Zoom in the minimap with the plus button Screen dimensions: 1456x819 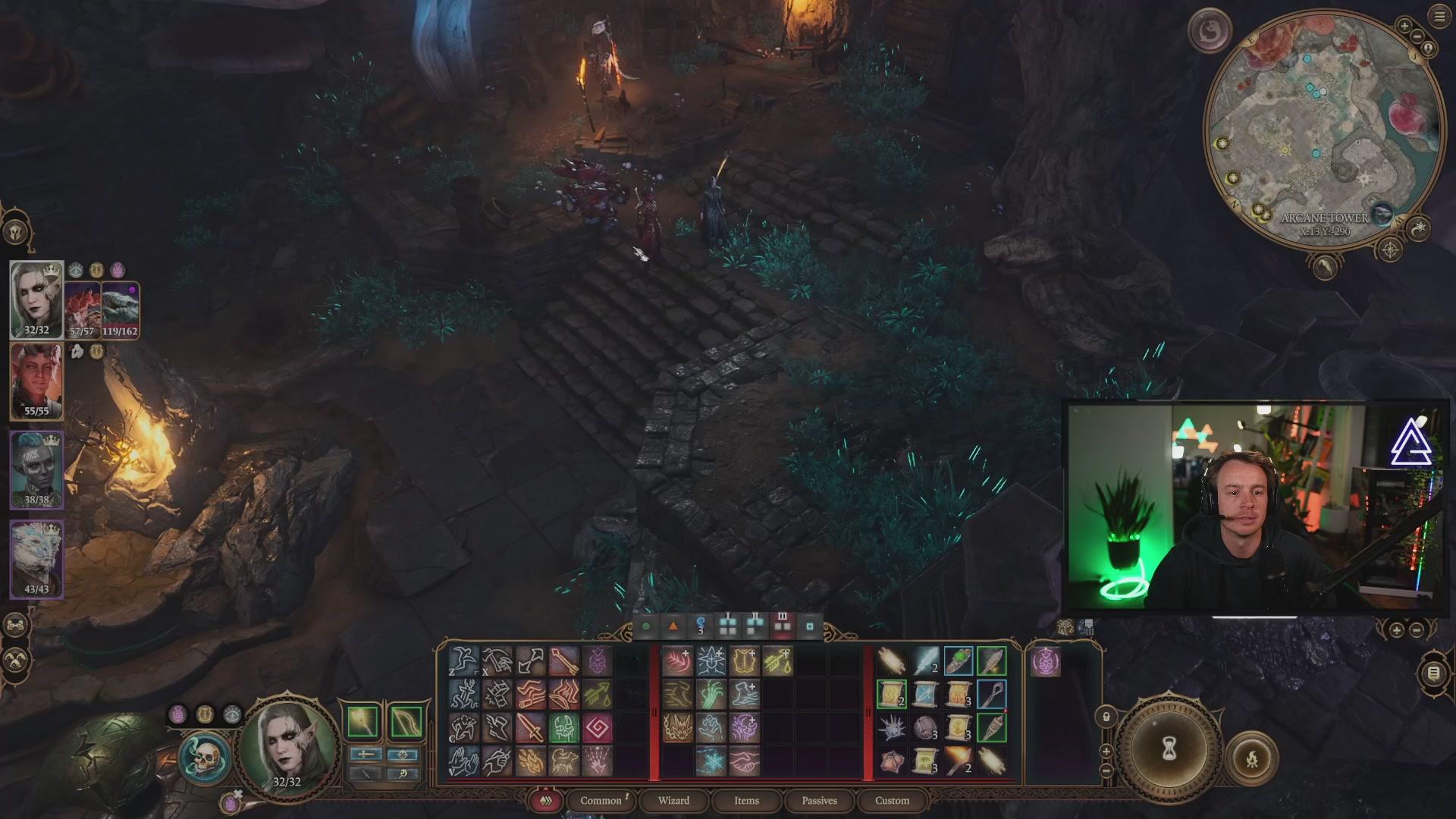coord(1404,26)
